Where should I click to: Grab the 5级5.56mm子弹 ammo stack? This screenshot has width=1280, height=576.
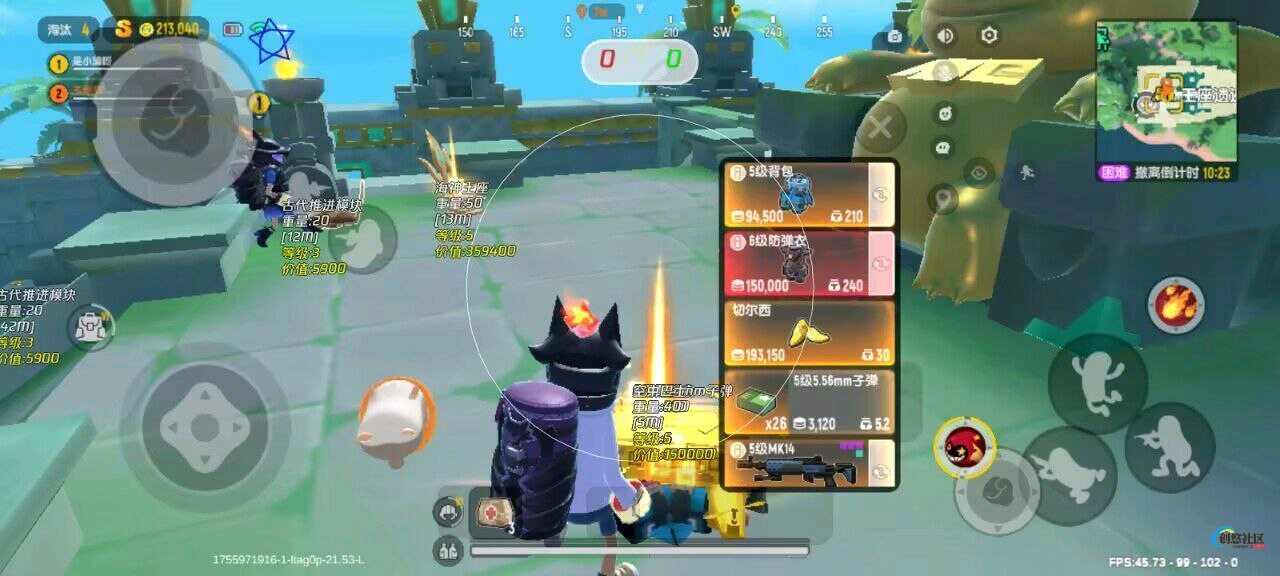(x=808, y=404)
